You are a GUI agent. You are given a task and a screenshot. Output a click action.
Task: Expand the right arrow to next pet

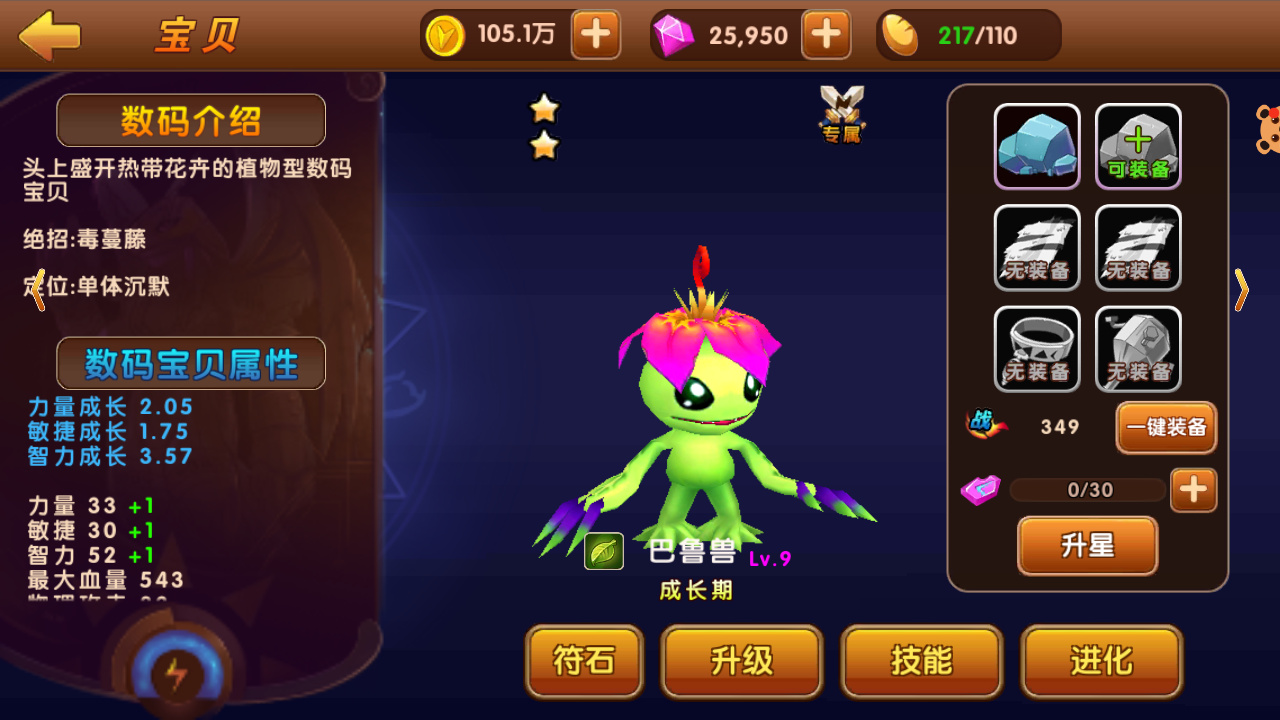[x=1243, y=290]
